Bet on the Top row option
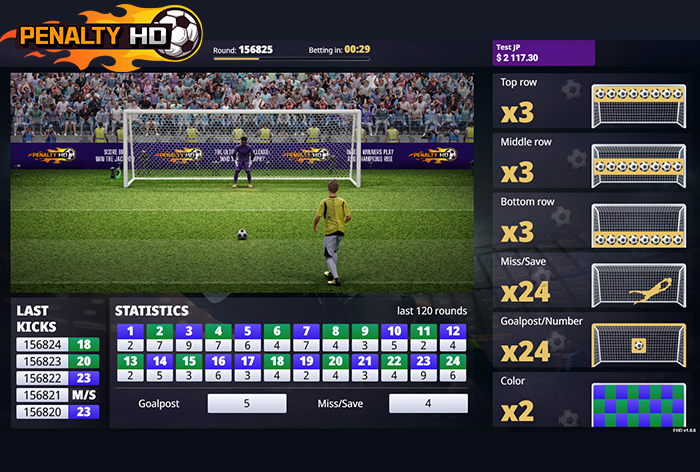Image resolution: width=700 pixels, height=472 pixels. pyautogui.click(x=594, y=101)
